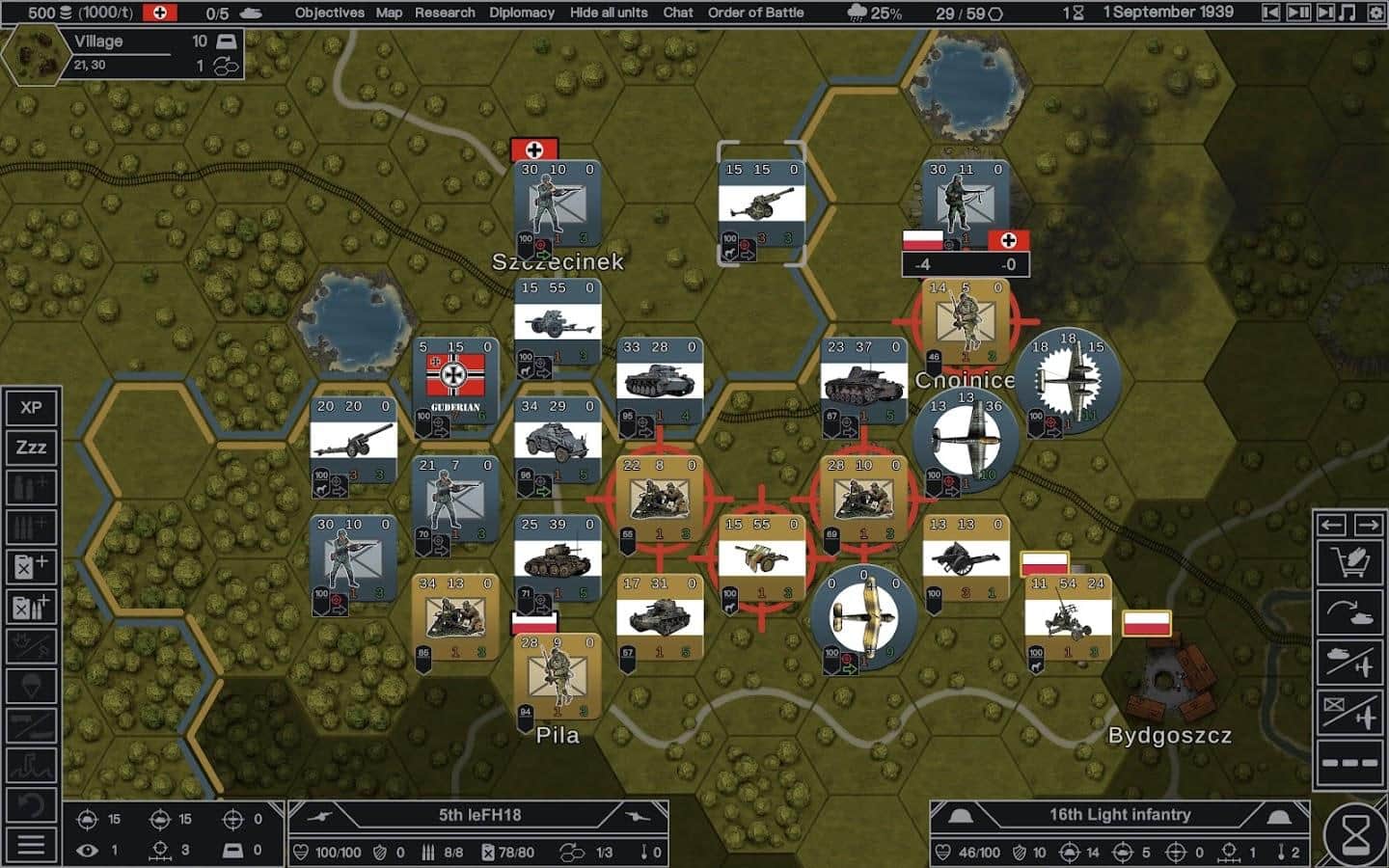Open the hamburger menu button
Viewport: 1389px width, 868px height.
(31, 846)
